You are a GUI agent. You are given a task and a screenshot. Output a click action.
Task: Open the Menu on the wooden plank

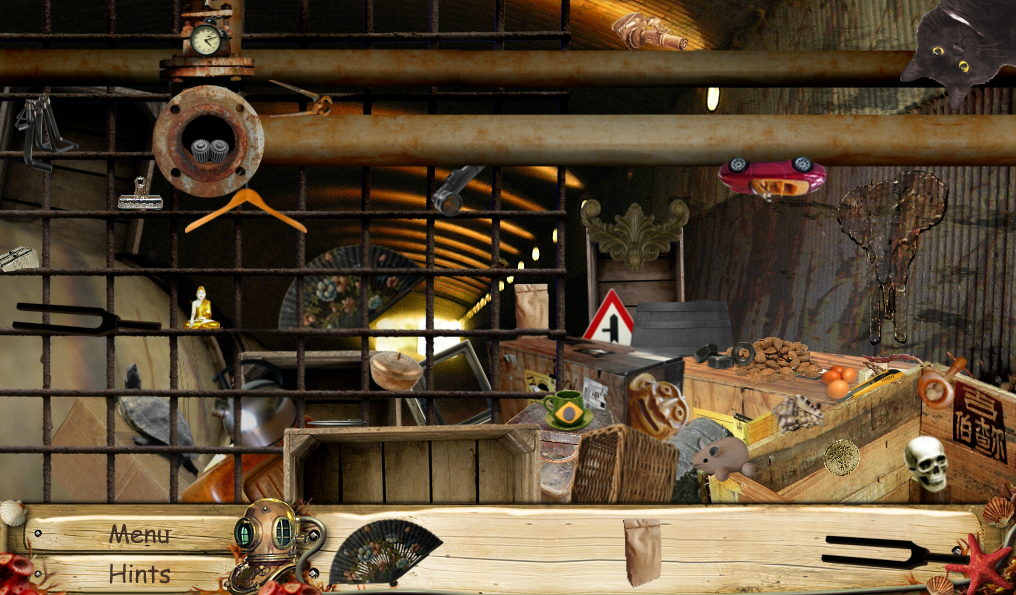139,534
